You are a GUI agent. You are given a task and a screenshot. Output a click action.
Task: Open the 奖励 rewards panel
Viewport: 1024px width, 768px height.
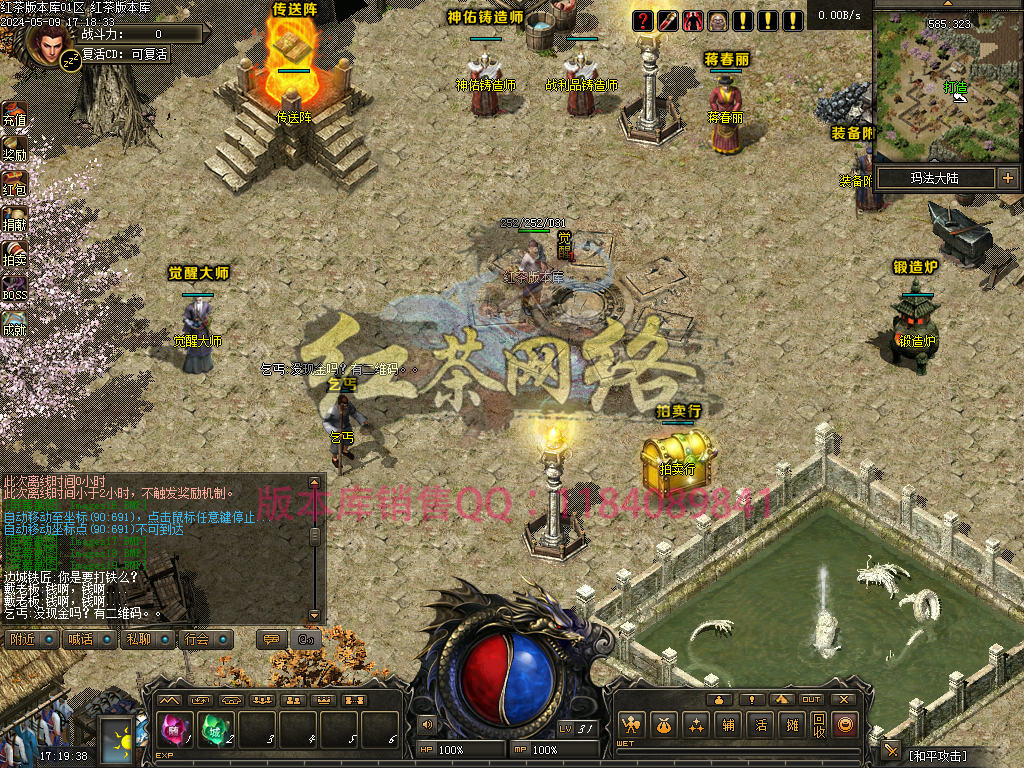14,149
